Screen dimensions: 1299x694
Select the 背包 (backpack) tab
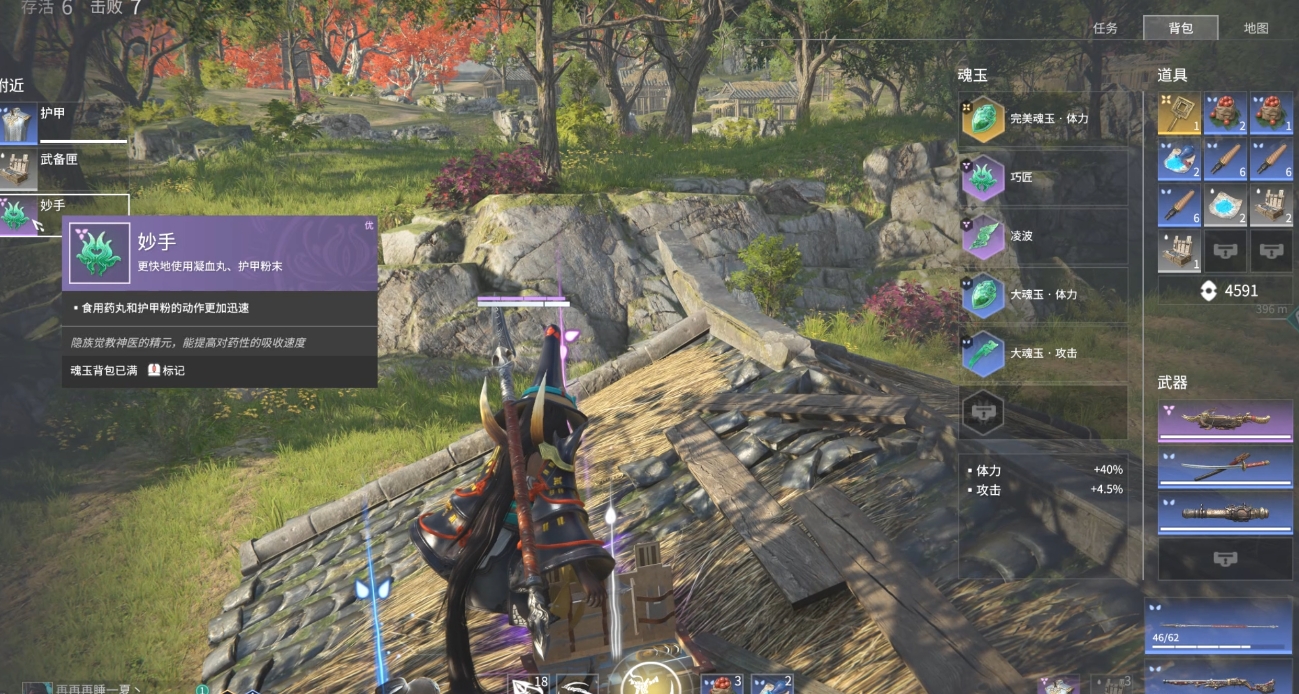tap(1180, 29)
